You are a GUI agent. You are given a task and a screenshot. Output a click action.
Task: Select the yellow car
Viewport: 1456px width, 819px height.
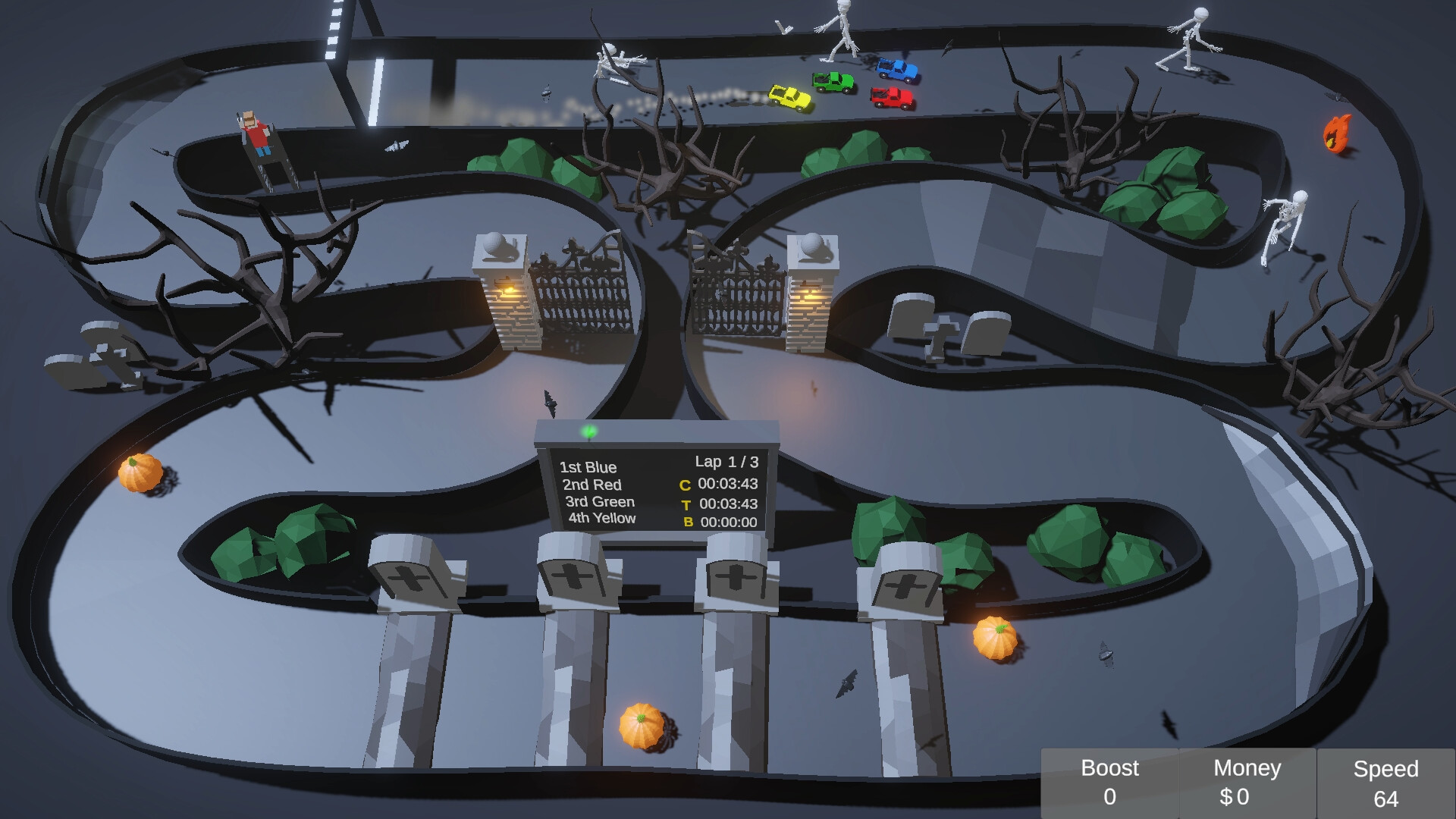789,96
